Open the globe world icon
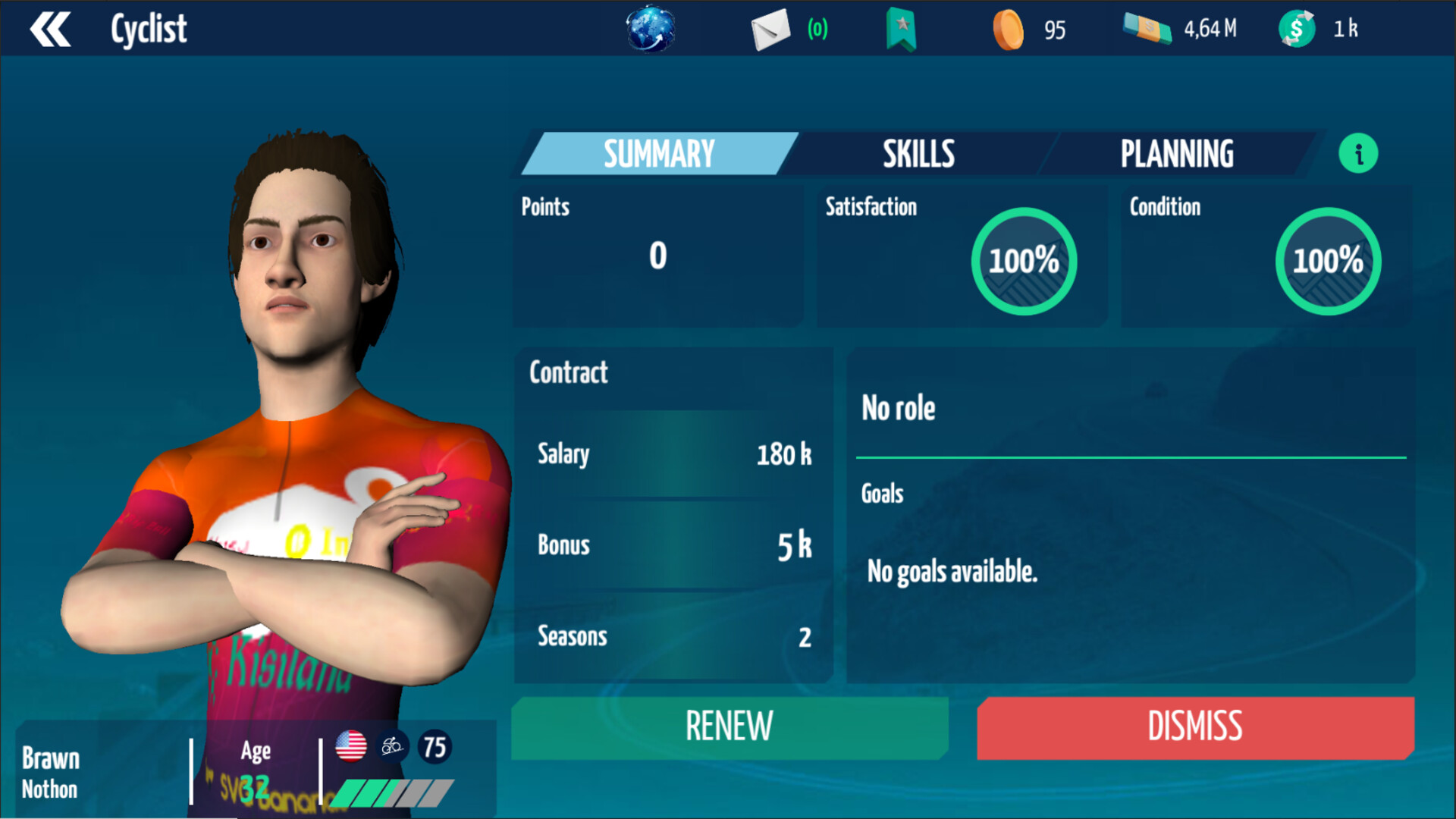 click(650, 30)
